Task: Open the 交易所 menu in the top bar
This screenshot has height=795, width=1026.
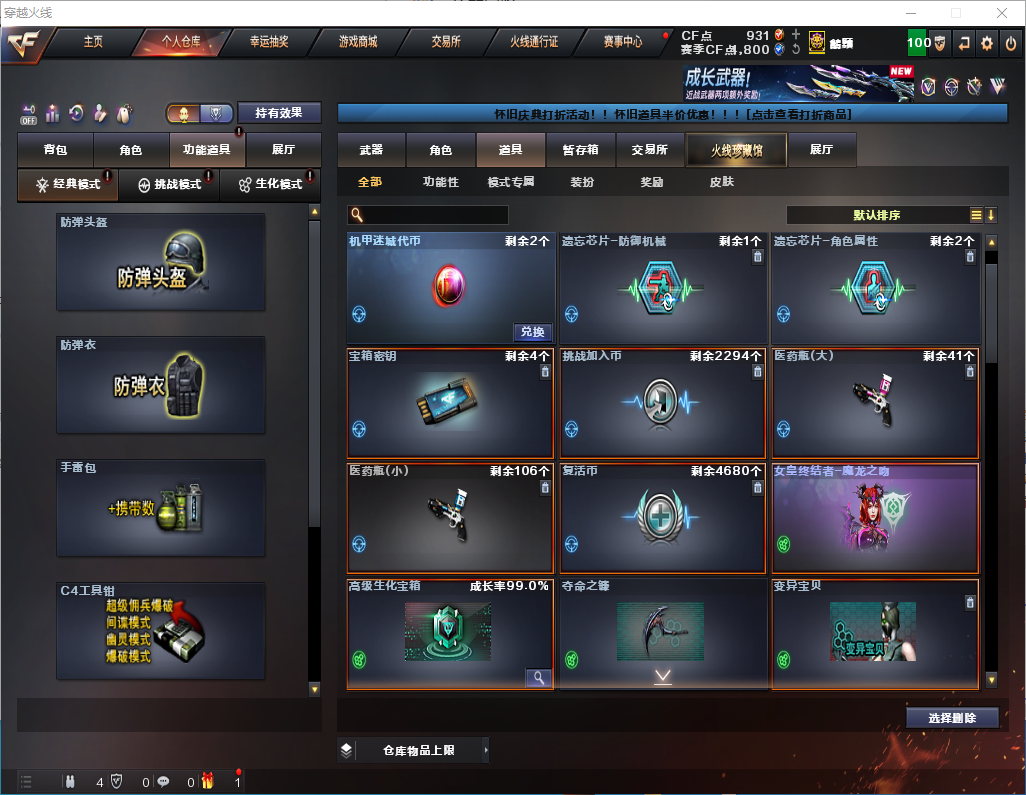Action: 446,42
